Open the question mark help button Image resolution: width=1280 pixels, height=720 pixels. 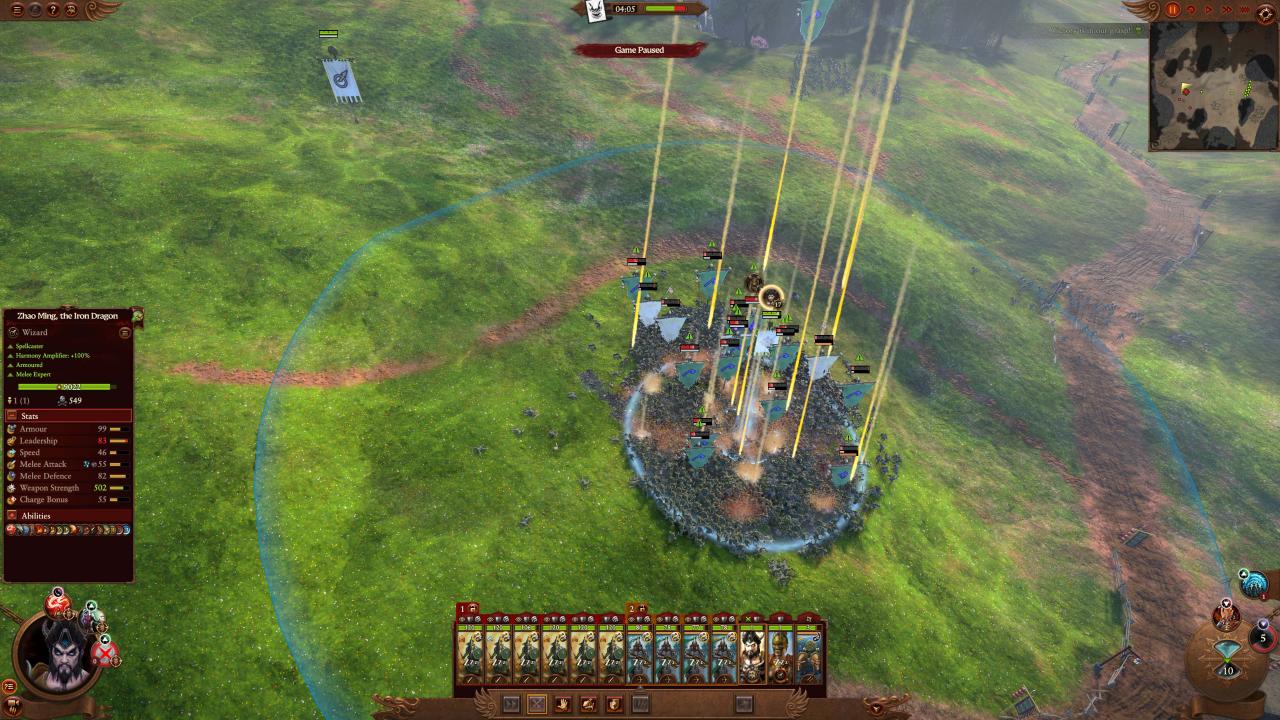(x=53, y=10)
